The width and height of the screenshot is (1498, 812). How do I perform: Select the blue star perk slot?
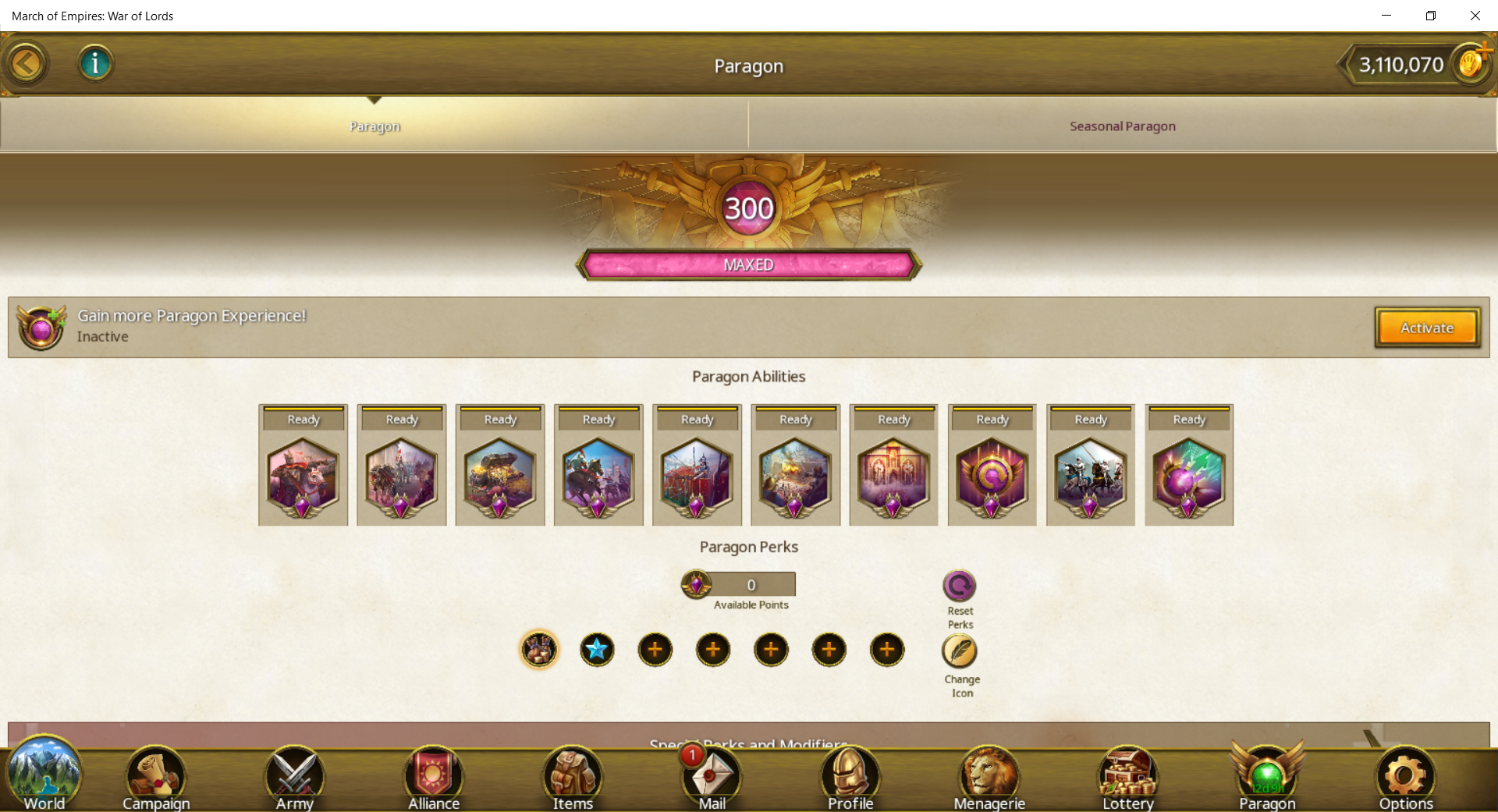[x=597, y=650]
